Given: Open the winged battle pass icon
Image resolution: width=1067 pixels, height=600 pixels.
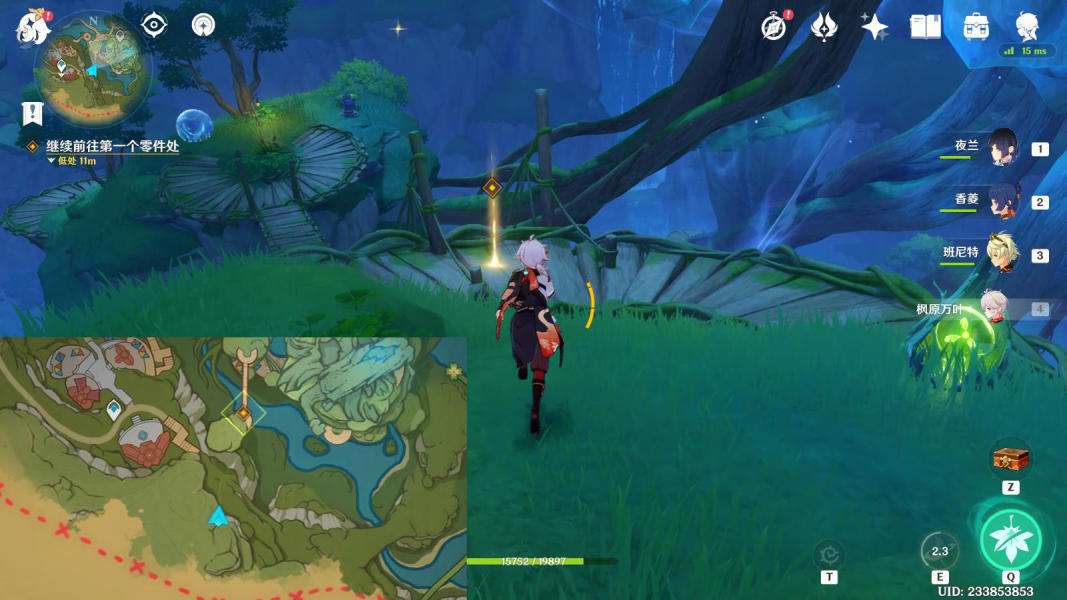Looking at the screenshot, I should [823, 27].
